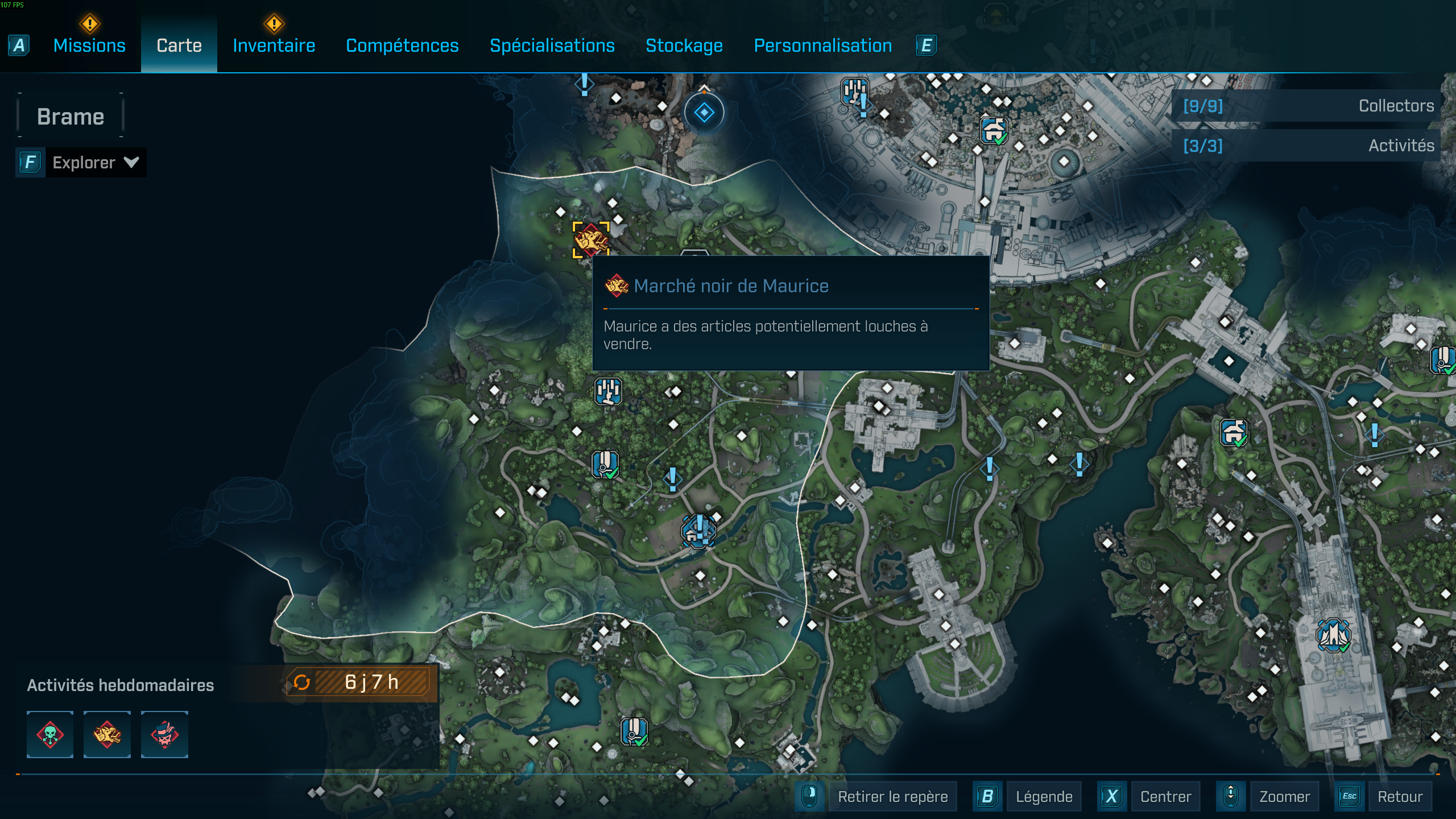
Task: Switch to the Missions tab
Action: [x=89, y=45]
